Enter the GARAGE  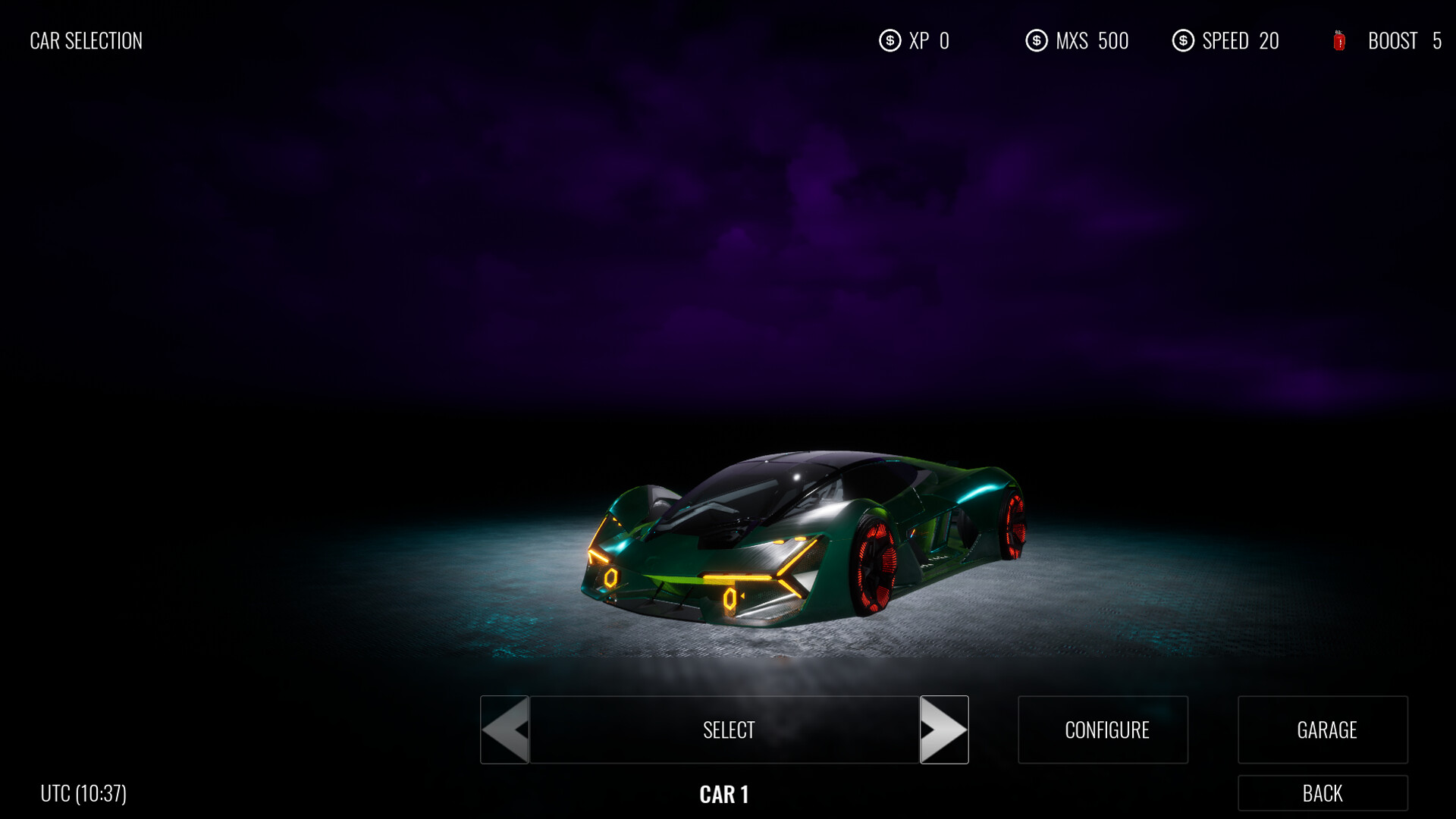pos(1323,730)
